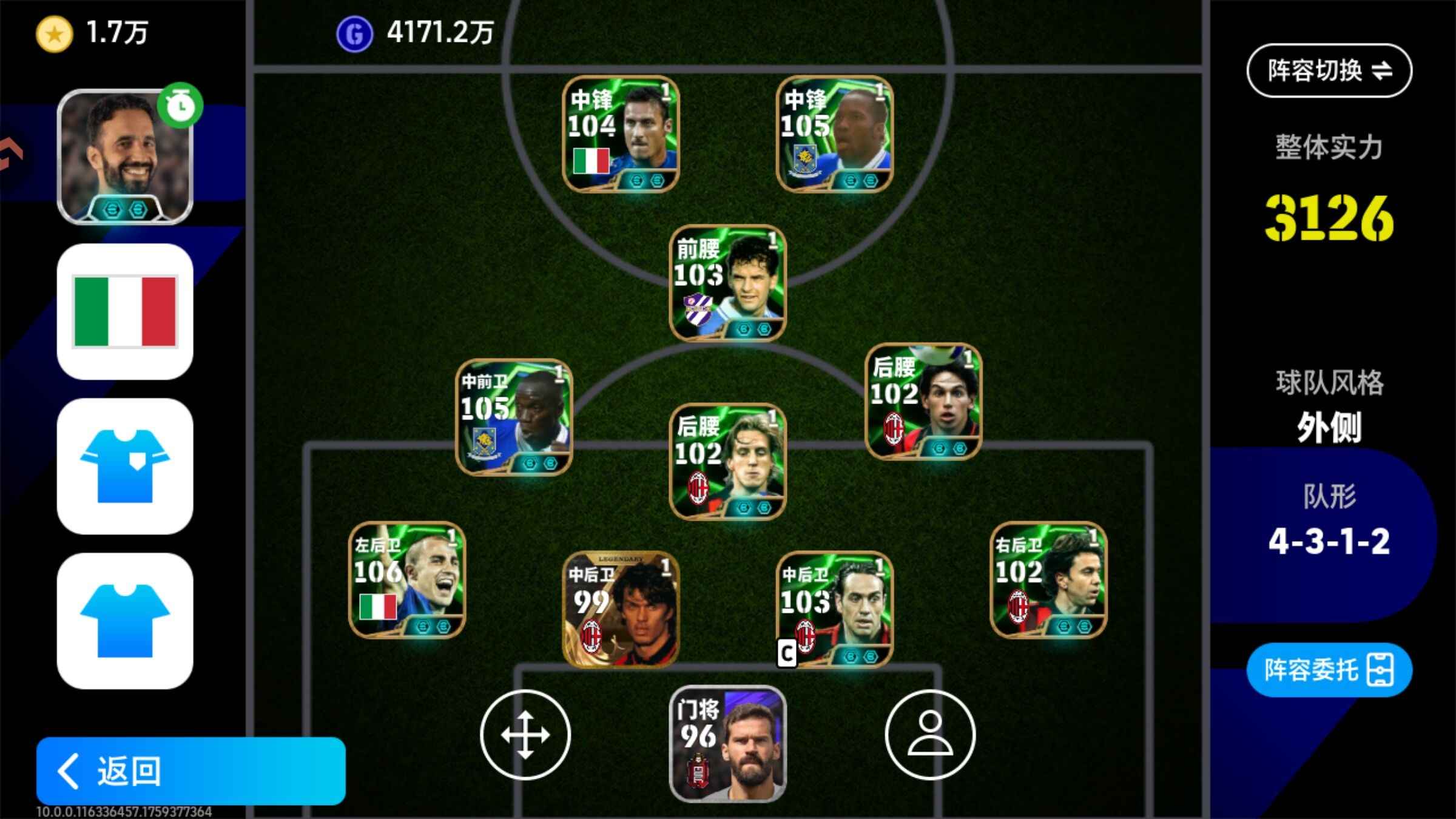
Task: Choose the 中锋 104 striker card
Action: (621, 134)
